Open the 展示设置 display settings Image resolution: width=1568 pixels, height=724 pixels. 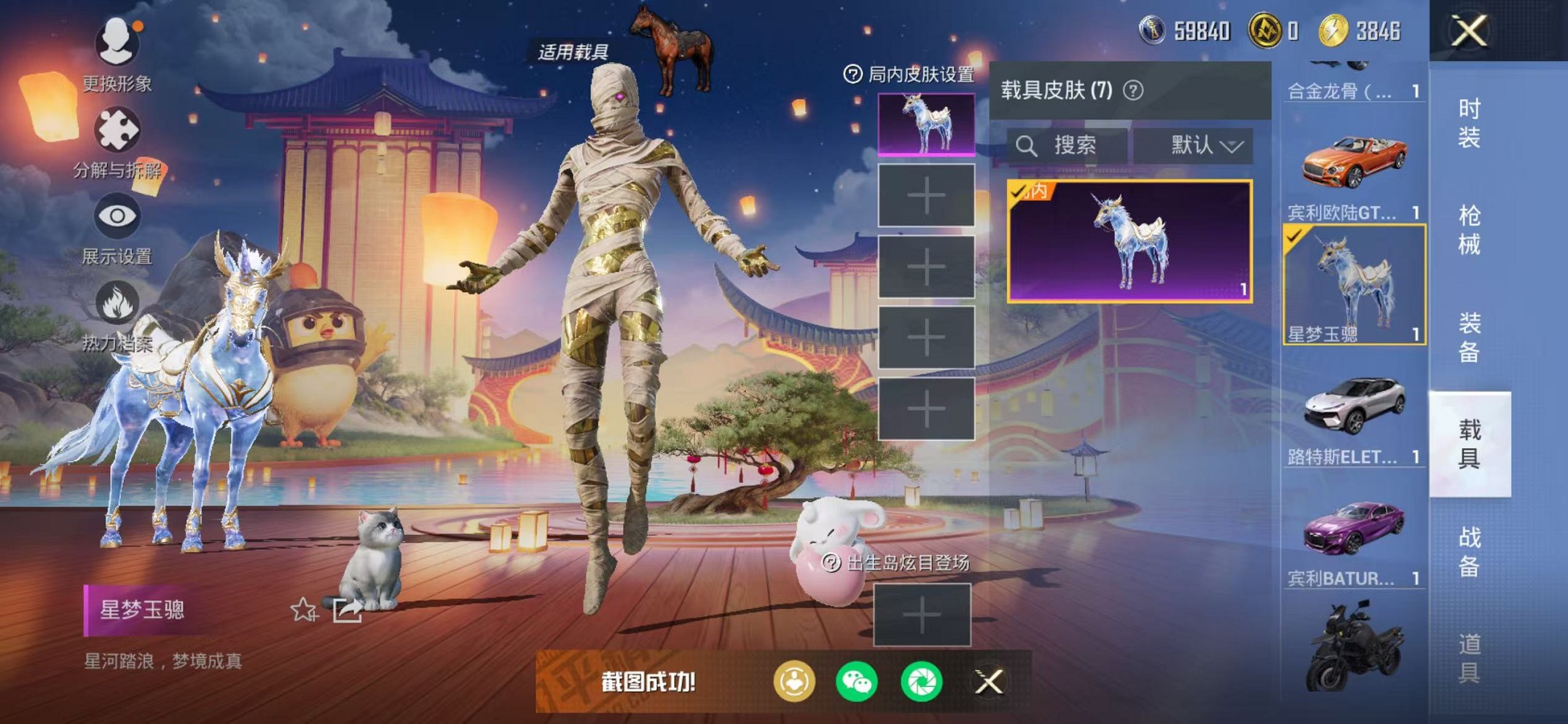[115, 216]
